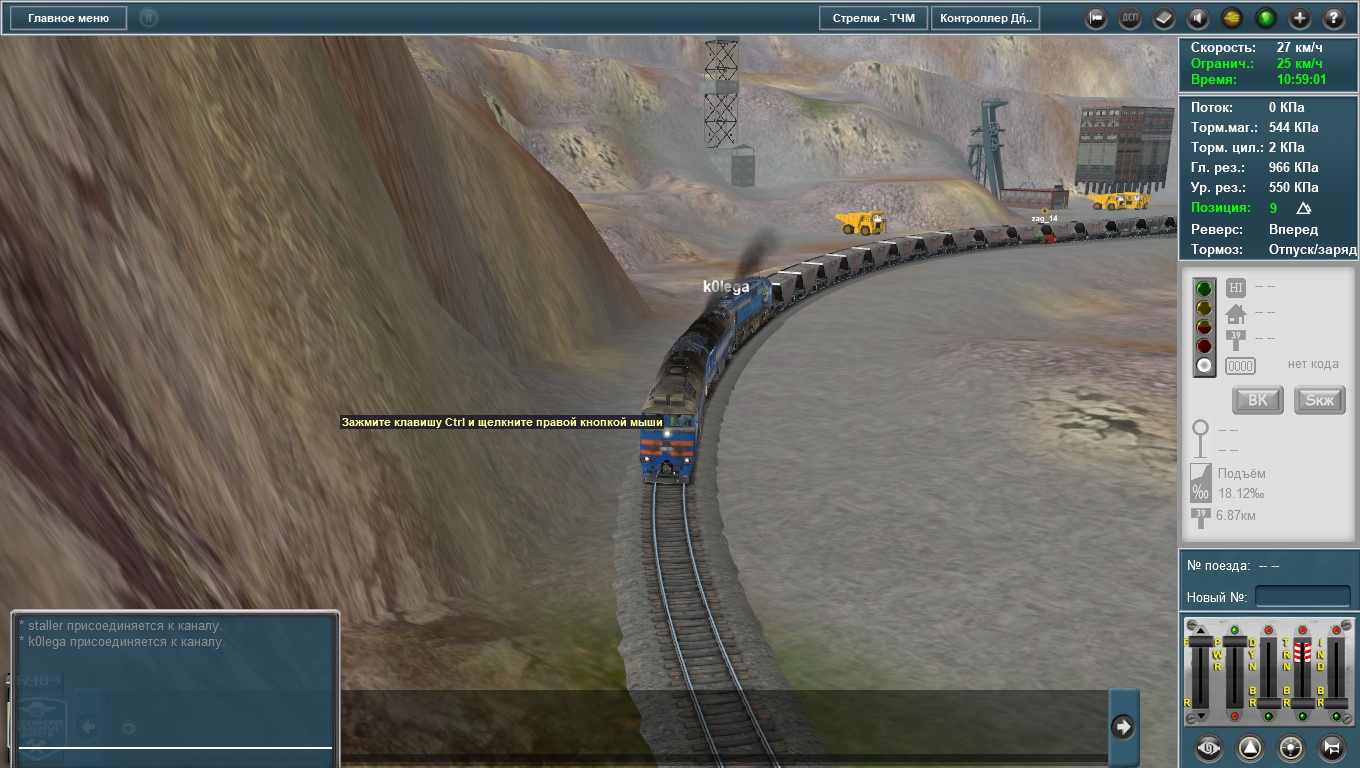The width and height of the screenshot is (1360, 768).
Task: Open the Главное меню main menu
Action: [x=69, y=18]
